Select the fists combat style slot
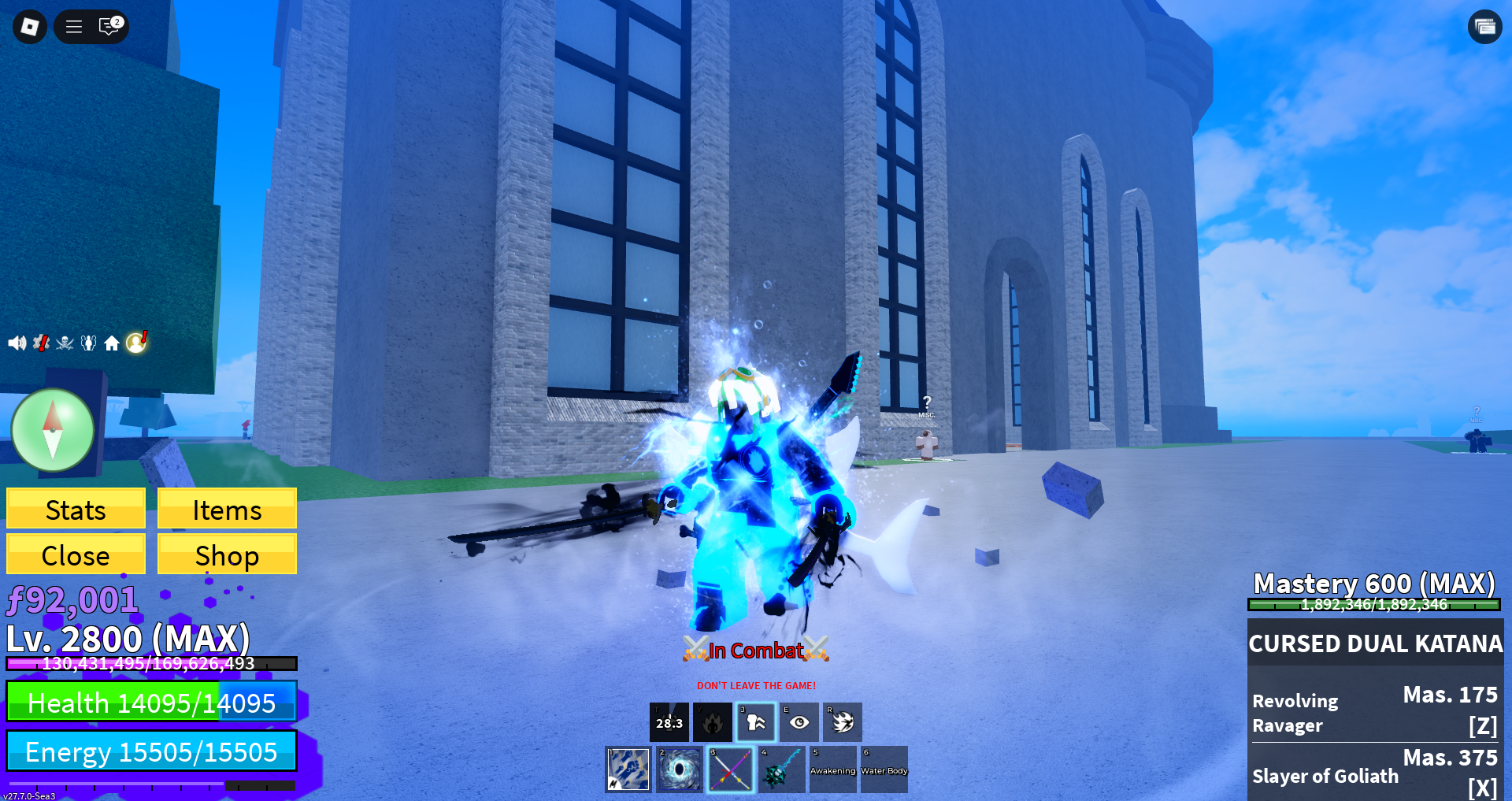Image resolution: width=1512 pixels, height=801 pixels. 628,769
